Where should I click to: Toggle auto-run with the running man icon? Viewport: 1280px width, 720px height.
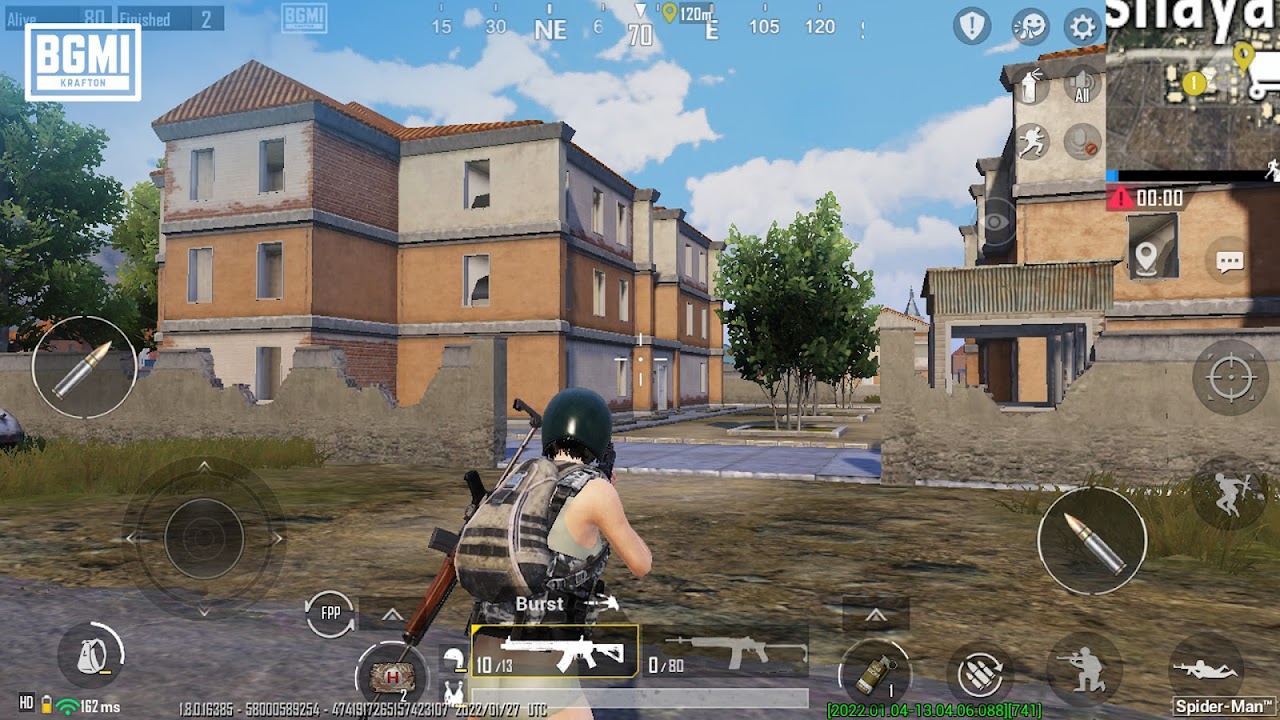[x=1031, y=140]
